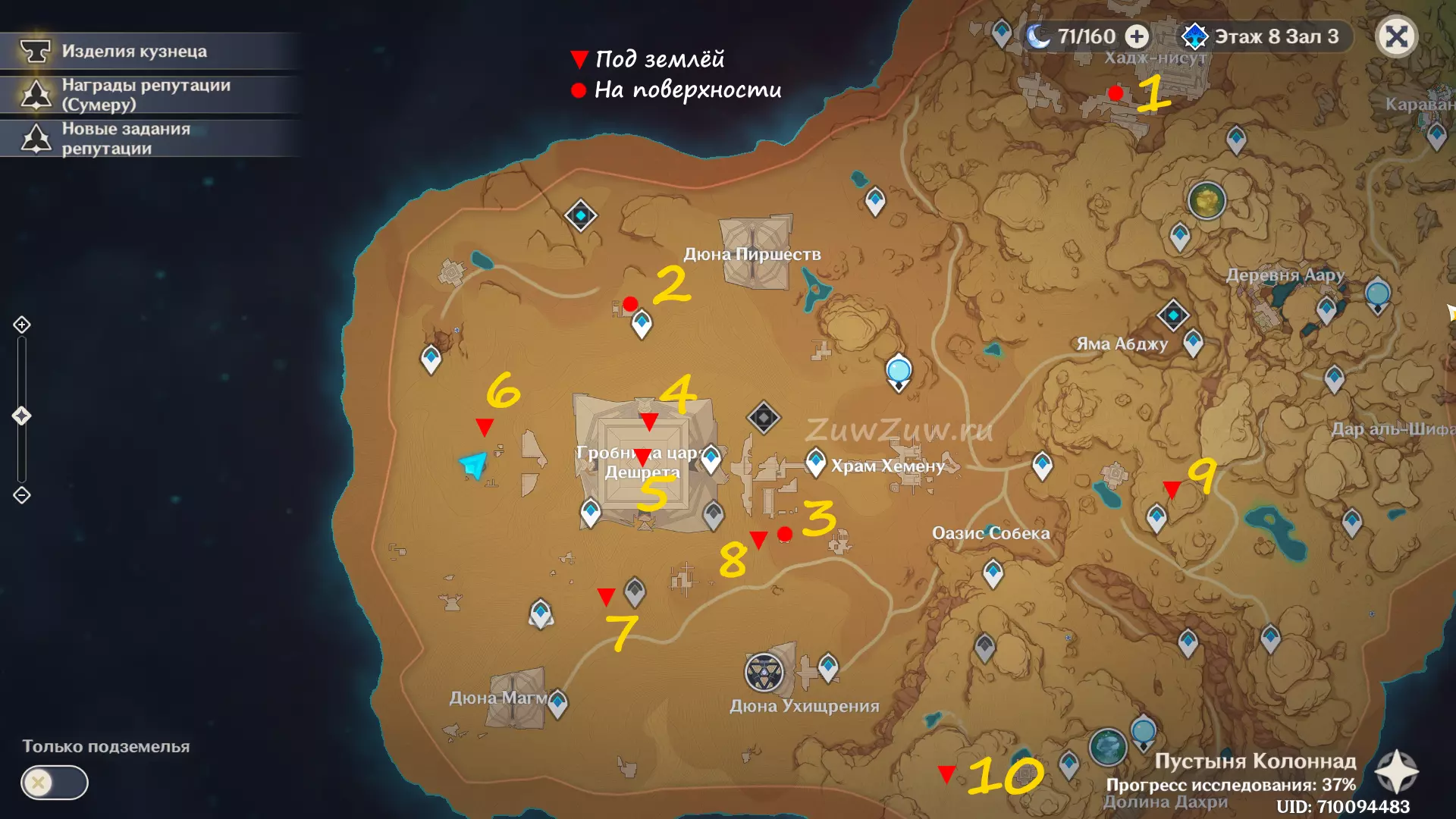Viewport: 1456px width, 819px height.
Task: Select the Statue of the Seven near Яма Абджу
Action: pyautogui.click(x=1172, y=315)
